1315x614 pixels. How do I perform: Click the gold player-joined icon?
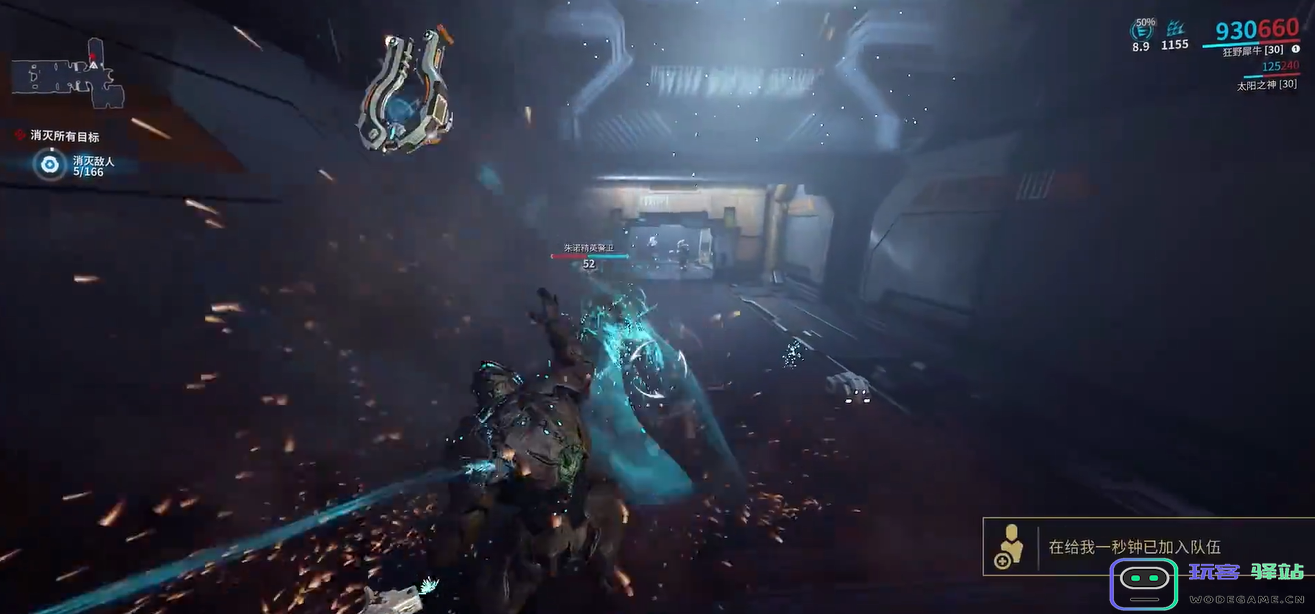(x=1009, y=546)
